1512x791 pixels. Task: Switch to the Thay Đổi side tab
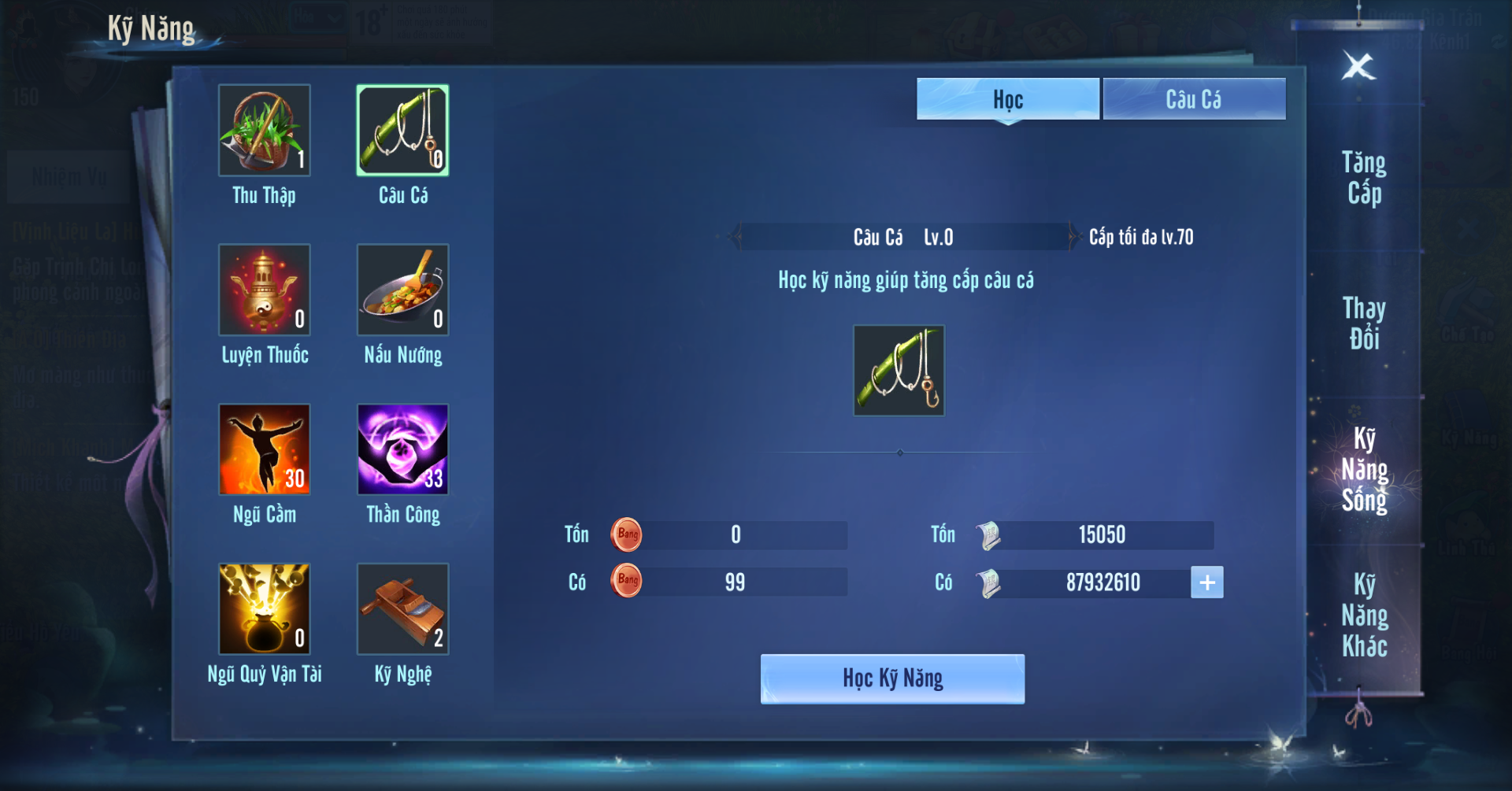coord(1364,323)
